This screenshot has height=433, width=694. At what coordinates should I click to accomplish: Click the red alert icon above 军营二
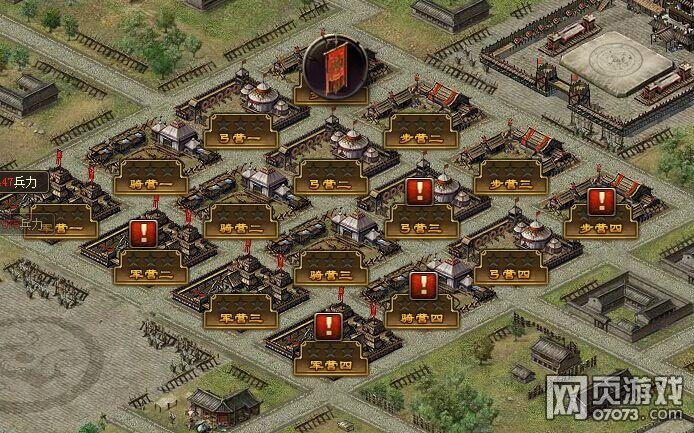143,234
